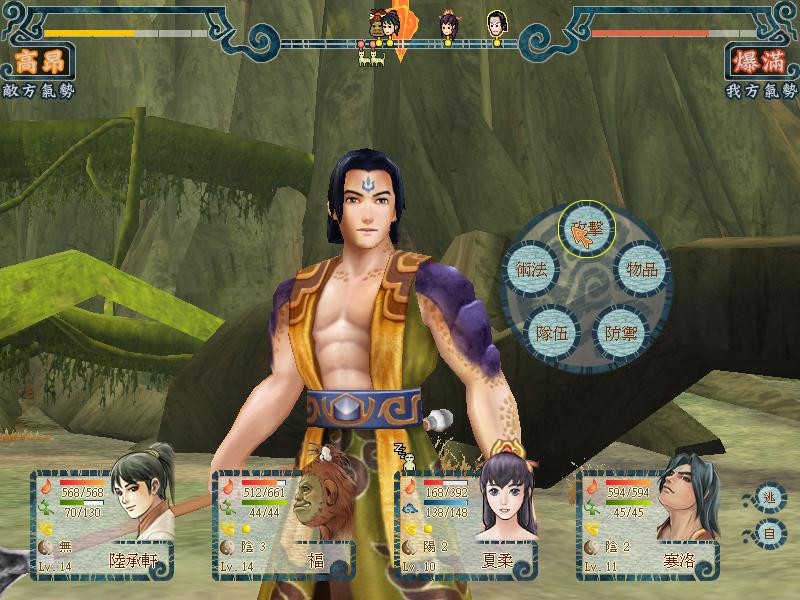Screen dimensions: 800x600
Task: Toggle the 自 auto-battle button
Action: [767, 533]
